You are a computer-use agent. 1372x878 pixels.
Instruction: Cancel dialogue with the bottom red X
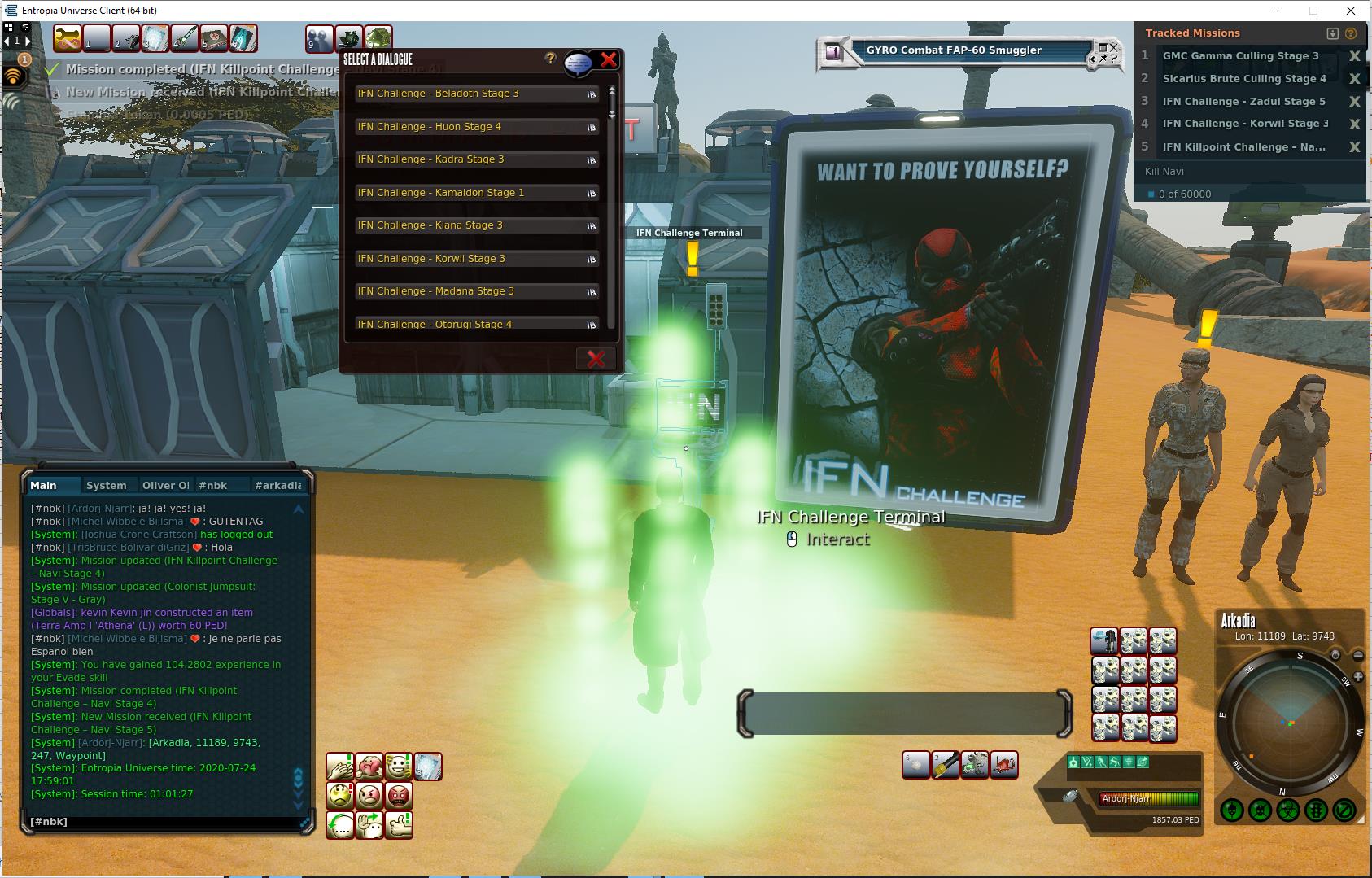(x=596, y=359)
